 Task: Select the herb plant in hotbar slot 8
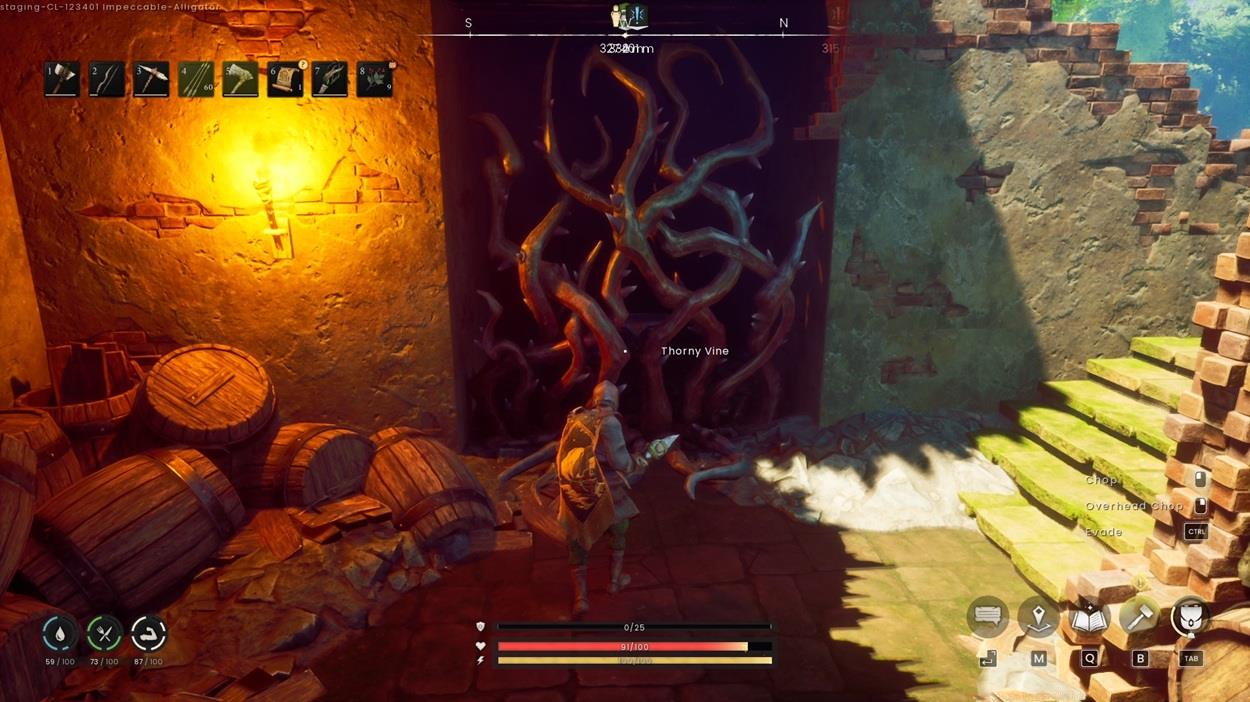click(374, 80)
